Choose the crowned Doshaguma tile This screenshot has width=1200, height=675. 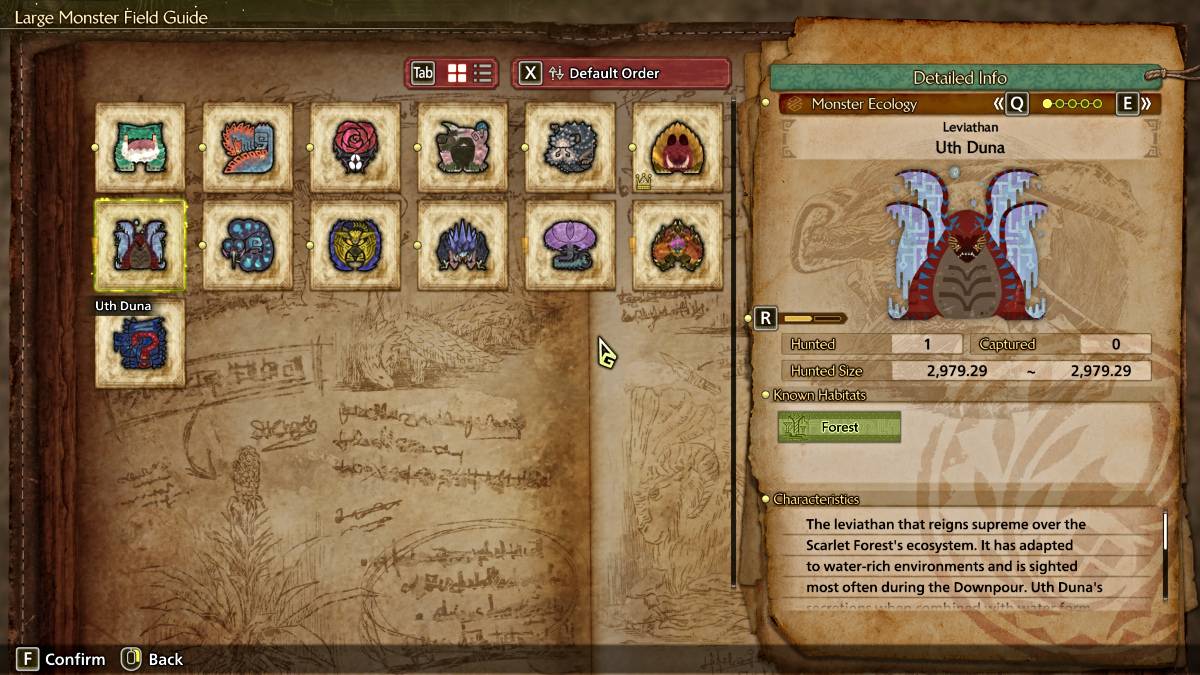click(x=677, y=147)
